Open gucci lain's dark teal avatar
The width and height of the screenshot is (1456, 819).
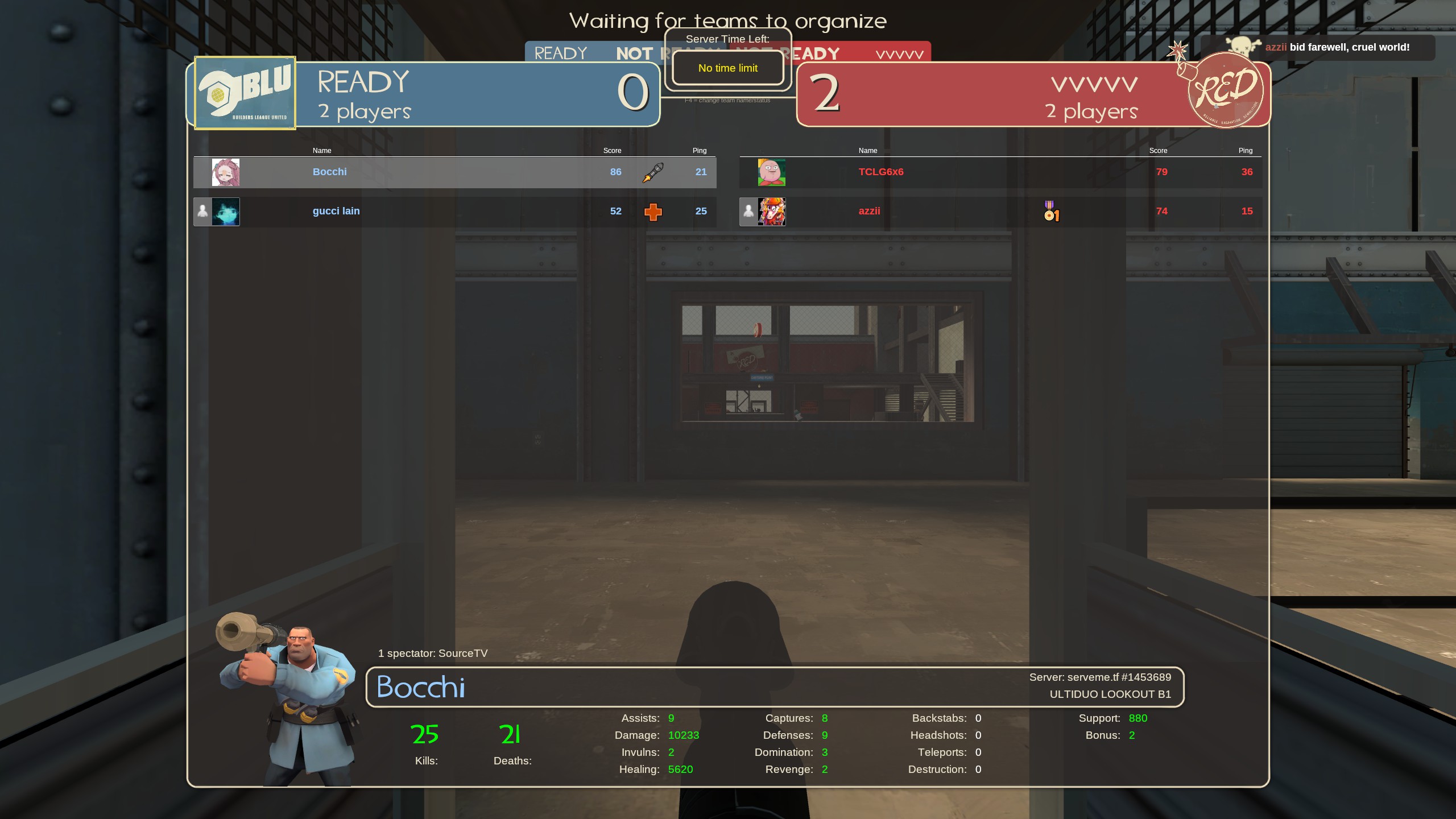point(226,212)
